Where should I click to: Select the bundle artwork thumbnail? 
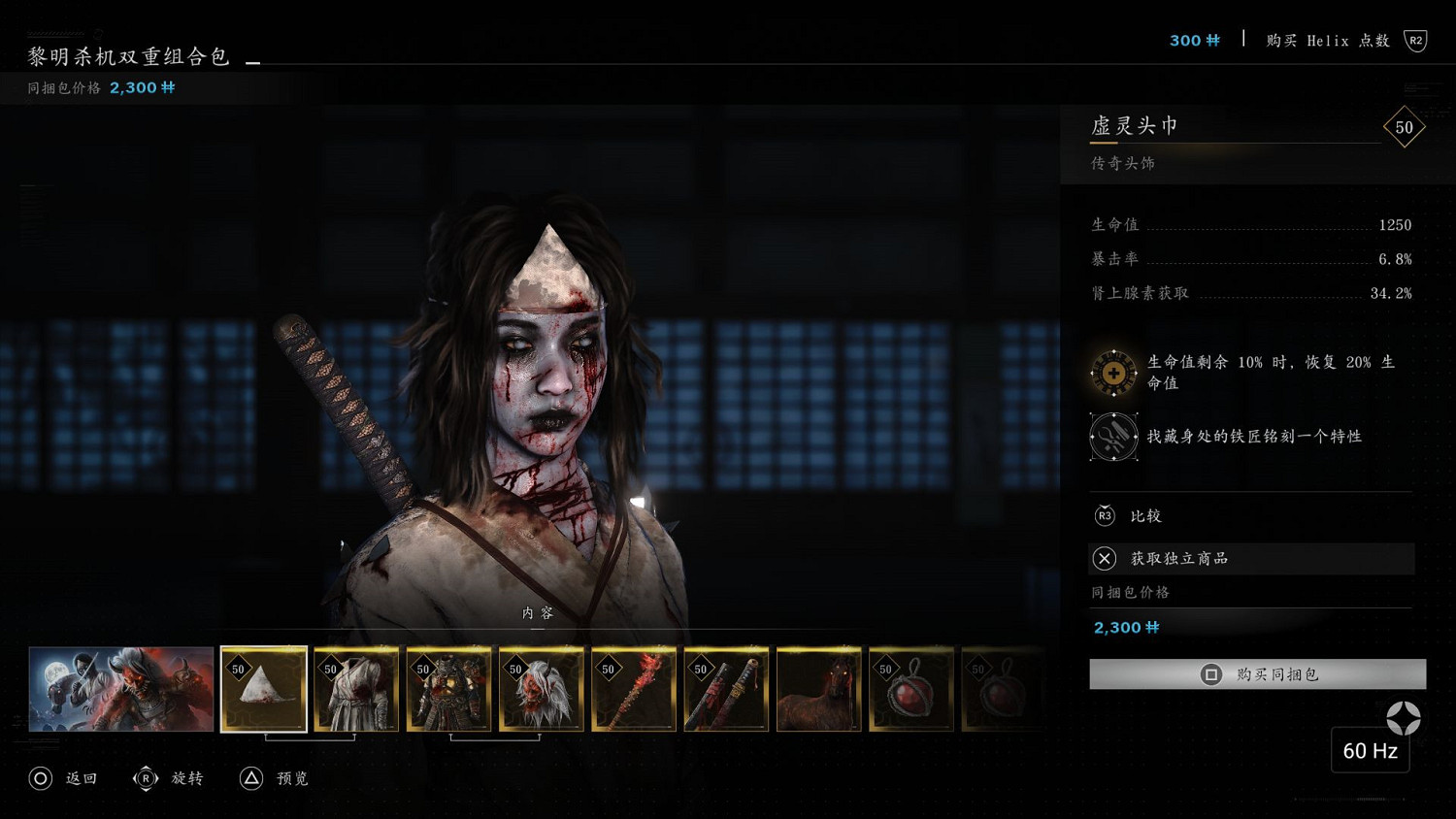pos(121,689)
